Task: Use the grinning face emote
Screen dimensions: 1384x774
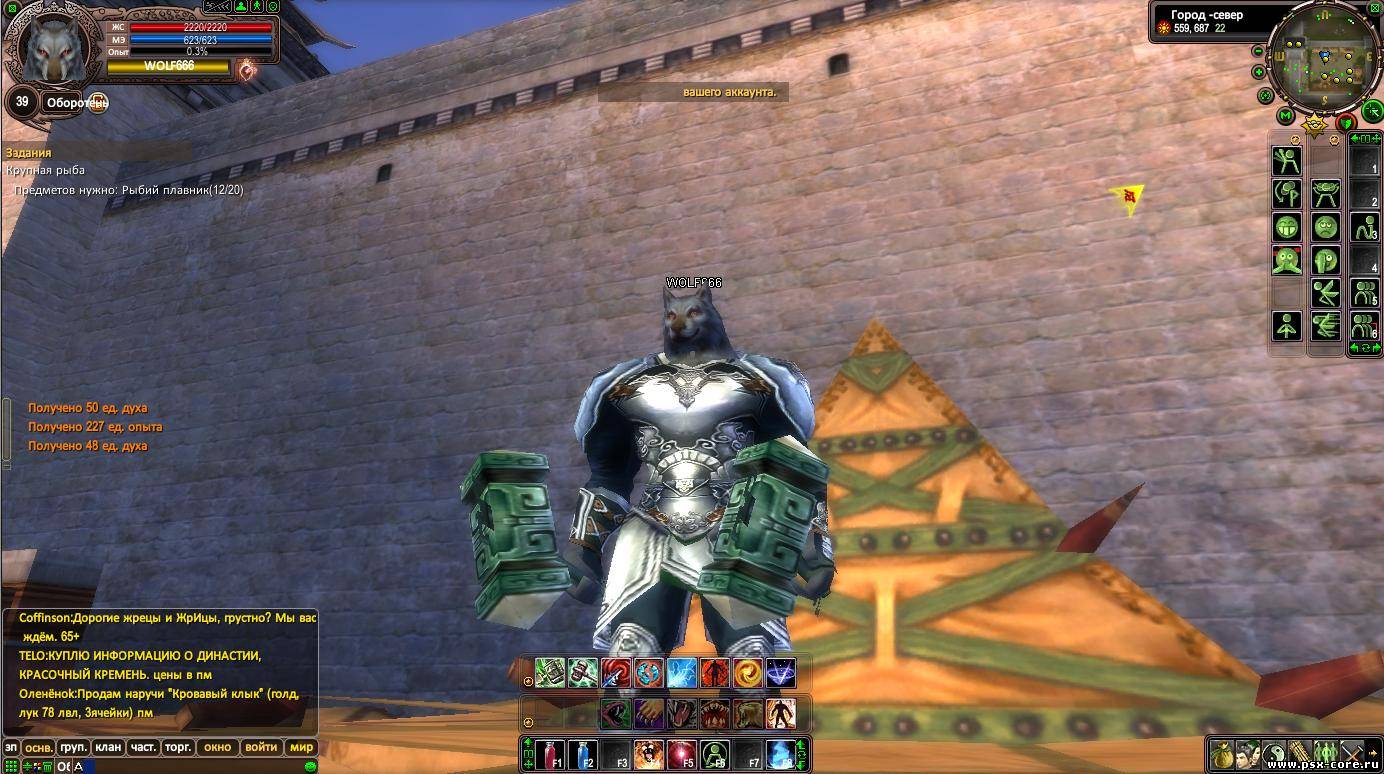Action: click(x=1287, y=227)
